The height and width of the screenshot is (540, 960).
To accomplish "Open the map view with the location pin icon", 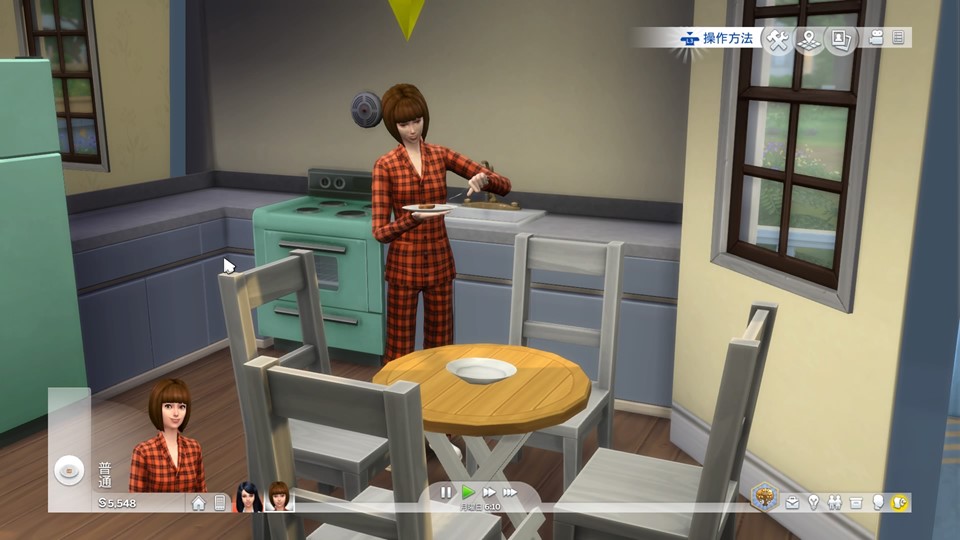I will pos(809,39).
